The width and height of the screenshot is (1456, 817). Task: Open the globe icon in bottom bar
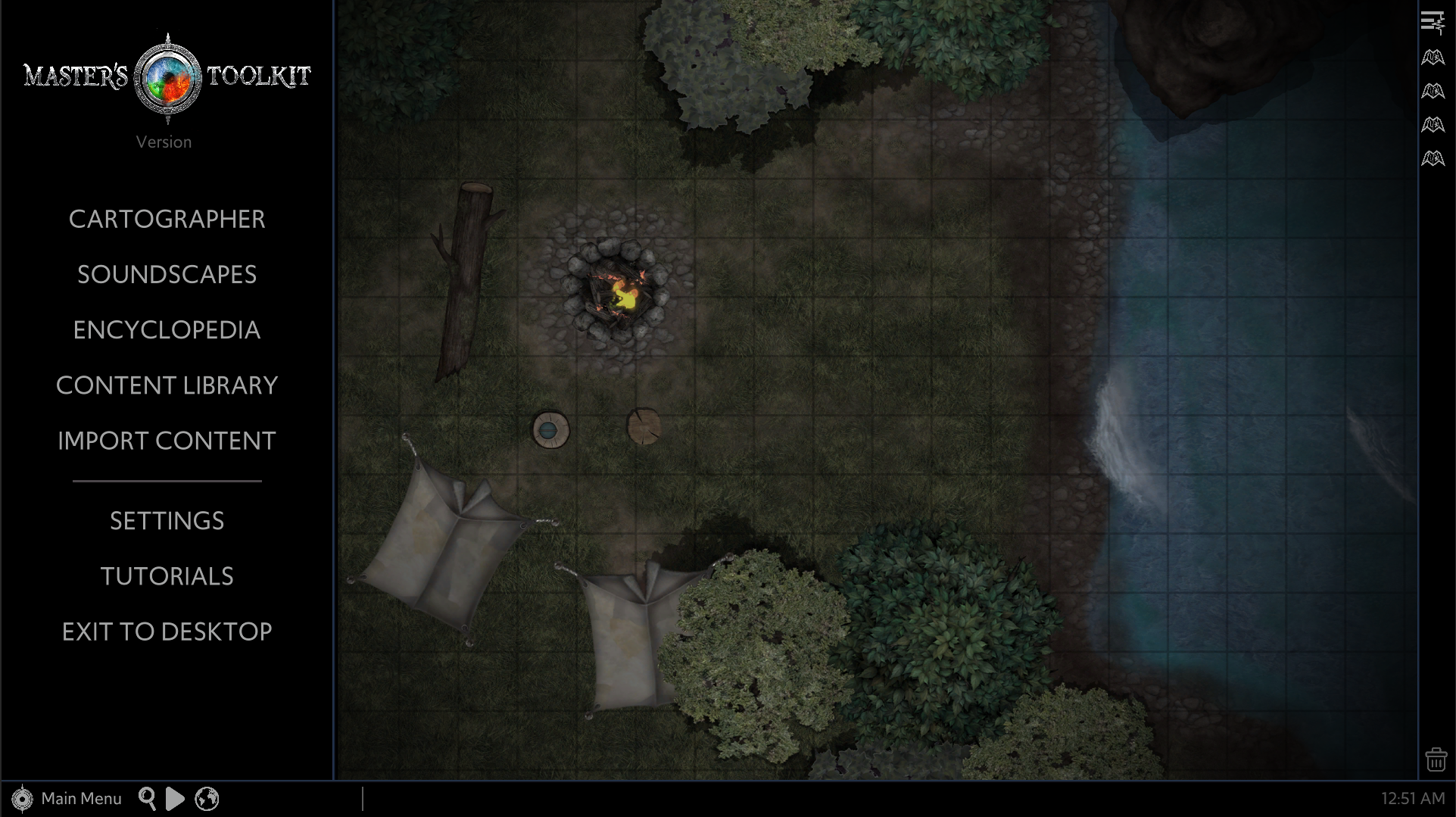207,799
